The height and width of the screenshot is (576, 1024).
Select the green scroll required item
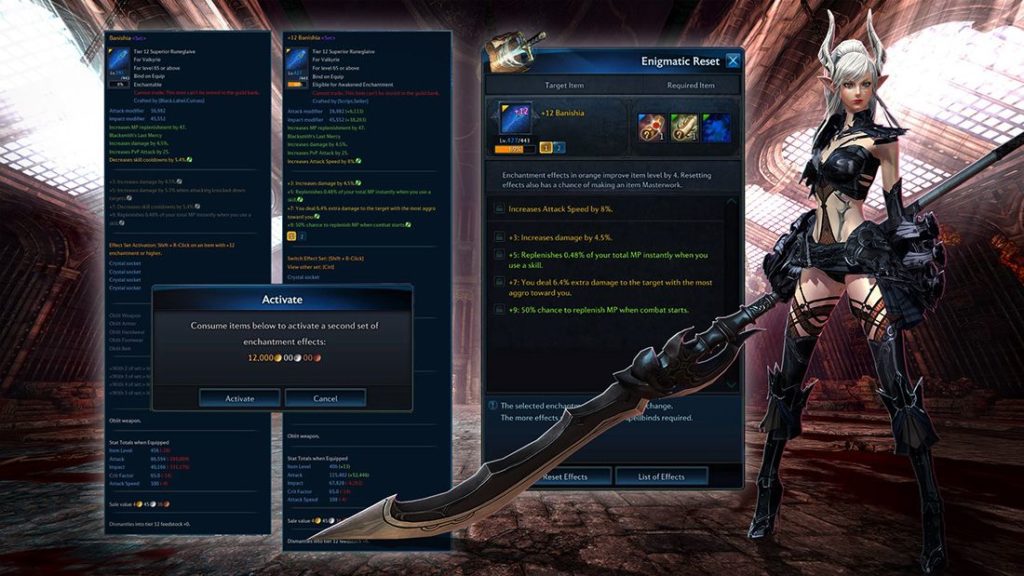684,127
